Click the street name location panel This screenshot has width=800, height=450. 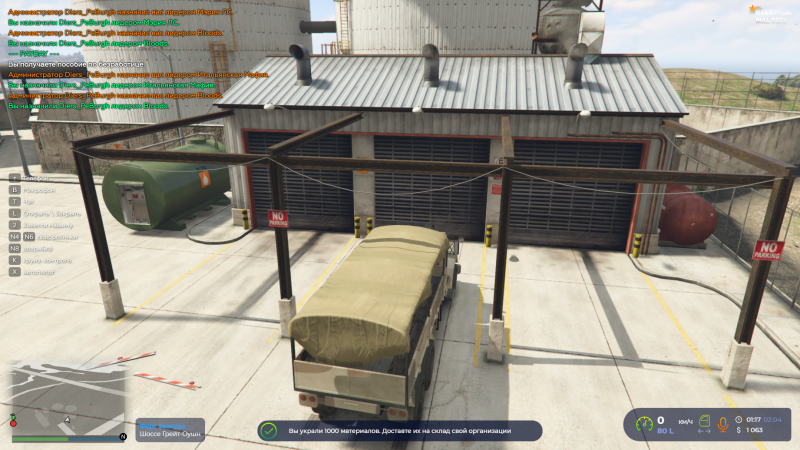[171, 430]
